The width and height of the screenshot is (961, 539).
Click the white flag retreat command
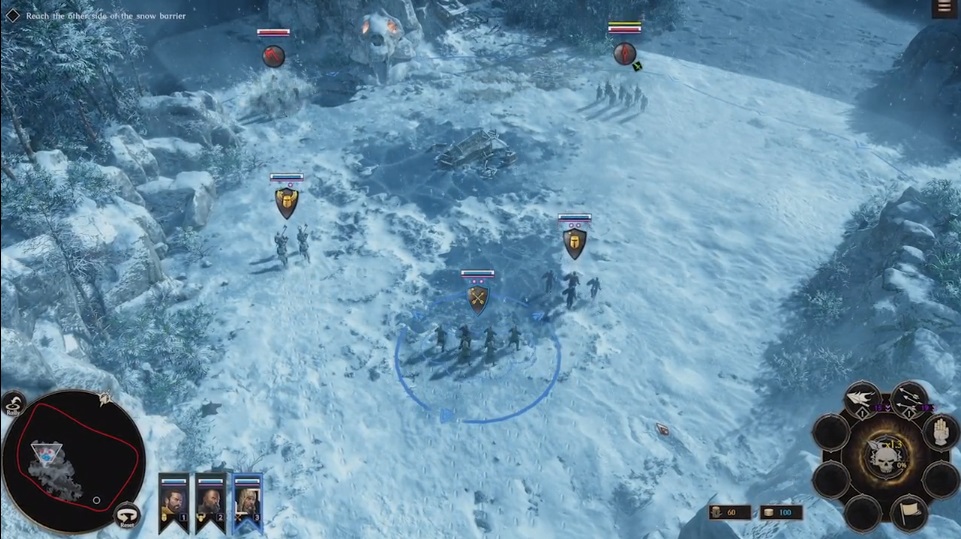coord(909,512)
